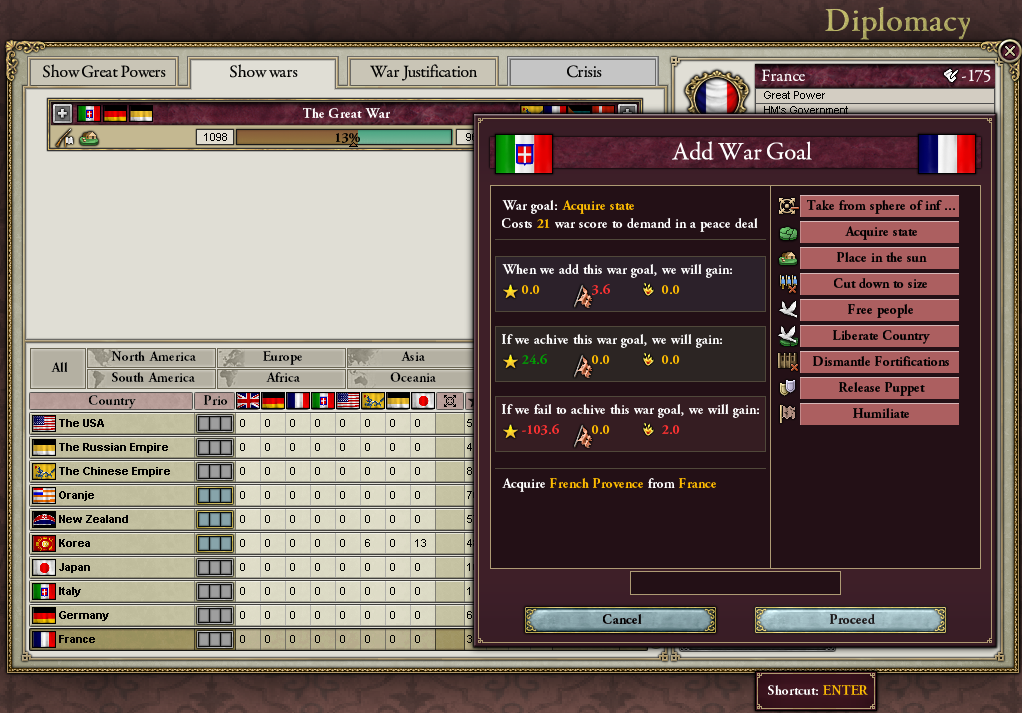Screen dimensions: 1022x713
Task: Pick the Humiliate war goal
Action: point(880,414)
